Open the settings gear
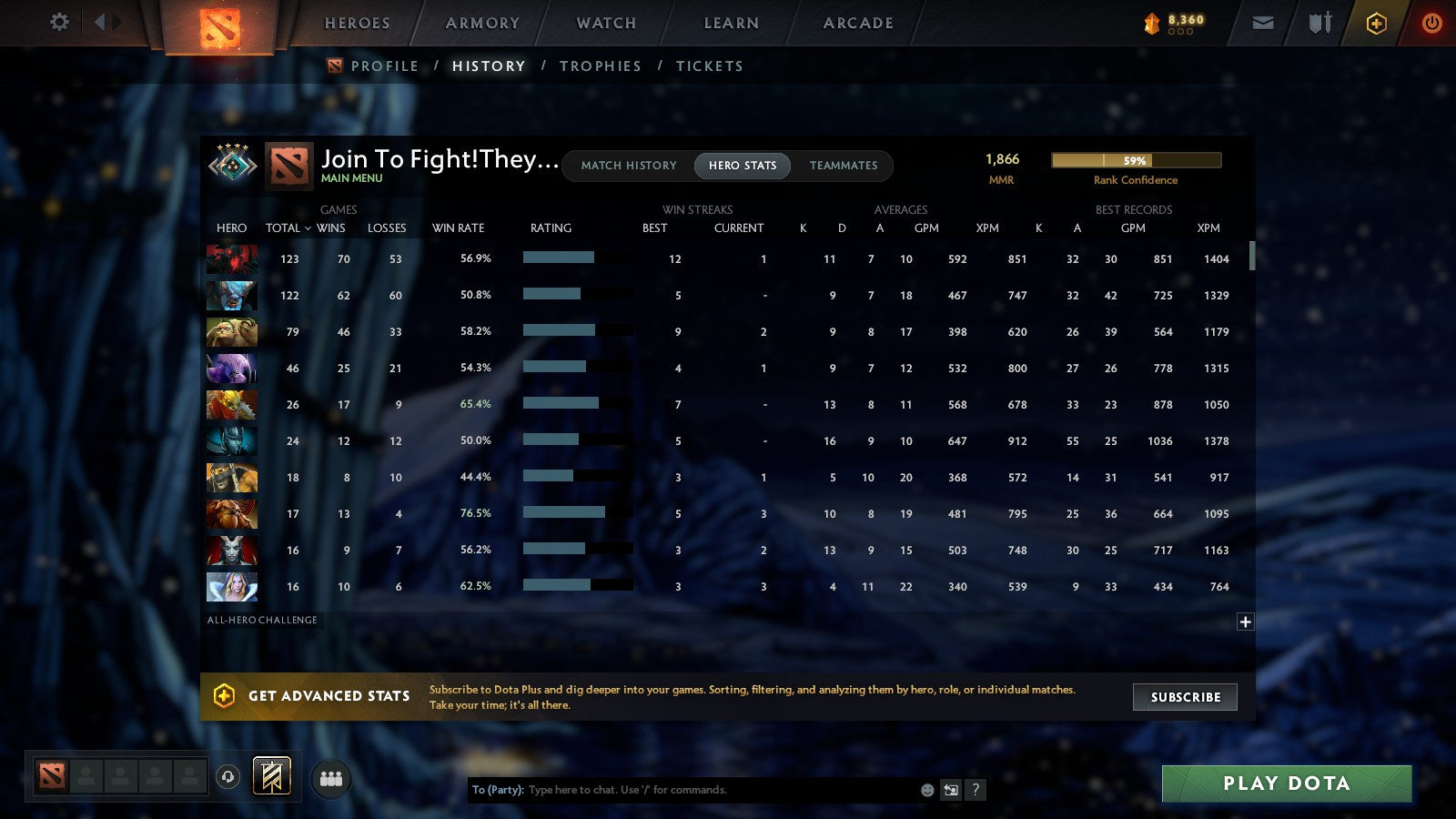The height and width of the screenshot is (819, 1456). (58, 23)
